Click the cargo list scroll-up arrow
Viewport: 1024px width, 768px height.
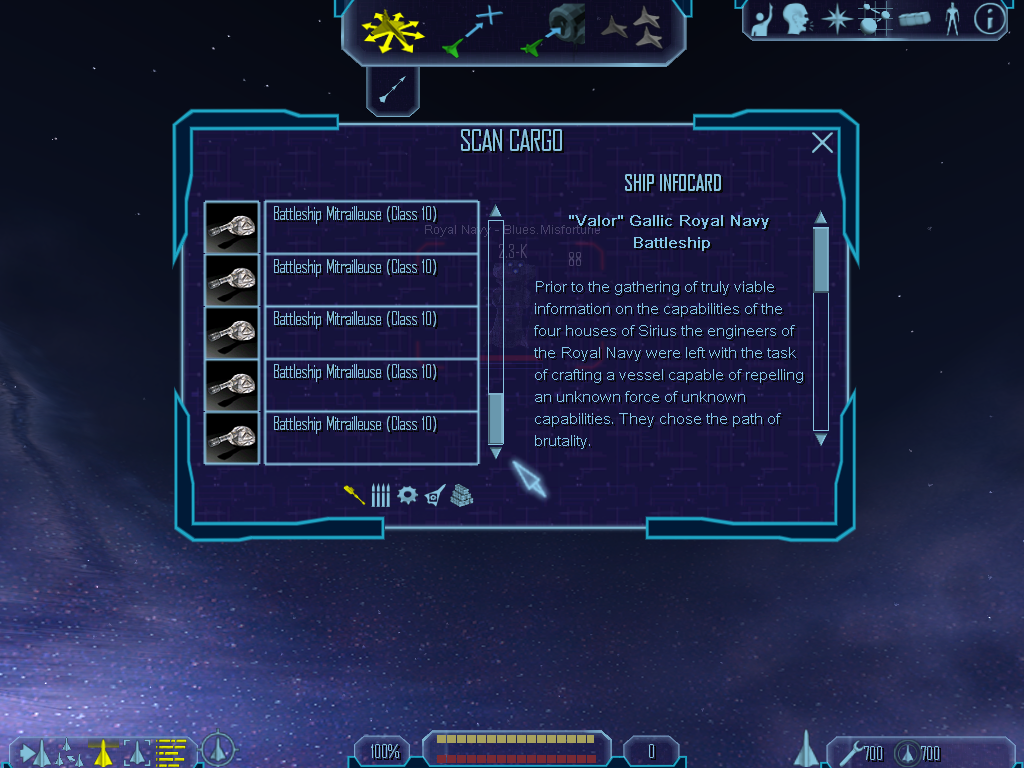coord(496,212)
